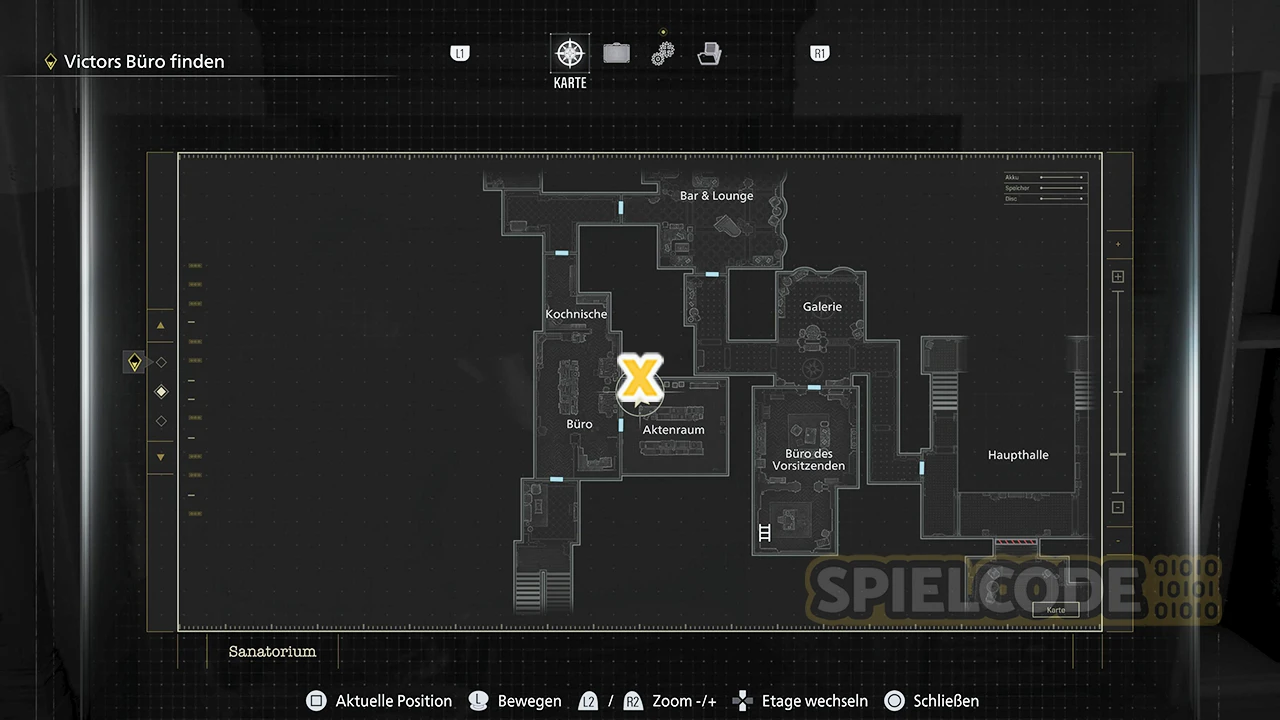1280x720 pixels.
Task: Click the Victors Büro finden objective
Action: pyautogui.click(x=143, y=62)
